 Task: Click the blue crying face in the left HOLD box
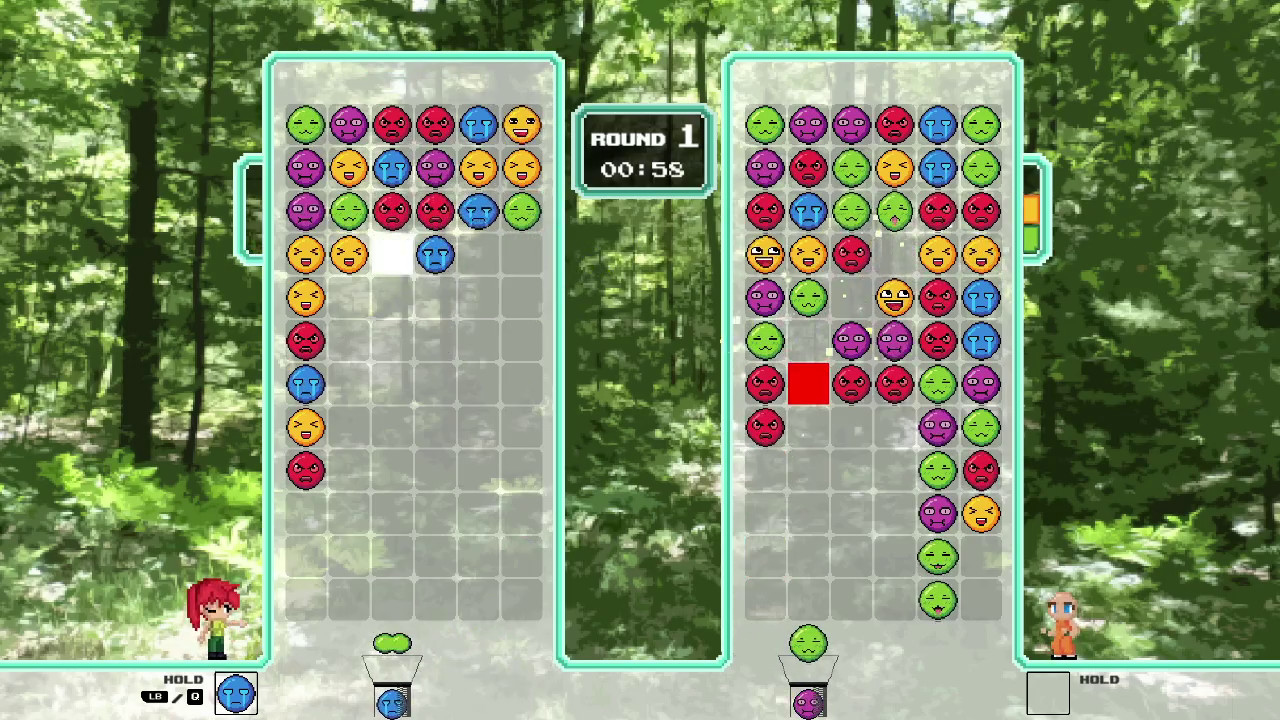coord(236,694)
